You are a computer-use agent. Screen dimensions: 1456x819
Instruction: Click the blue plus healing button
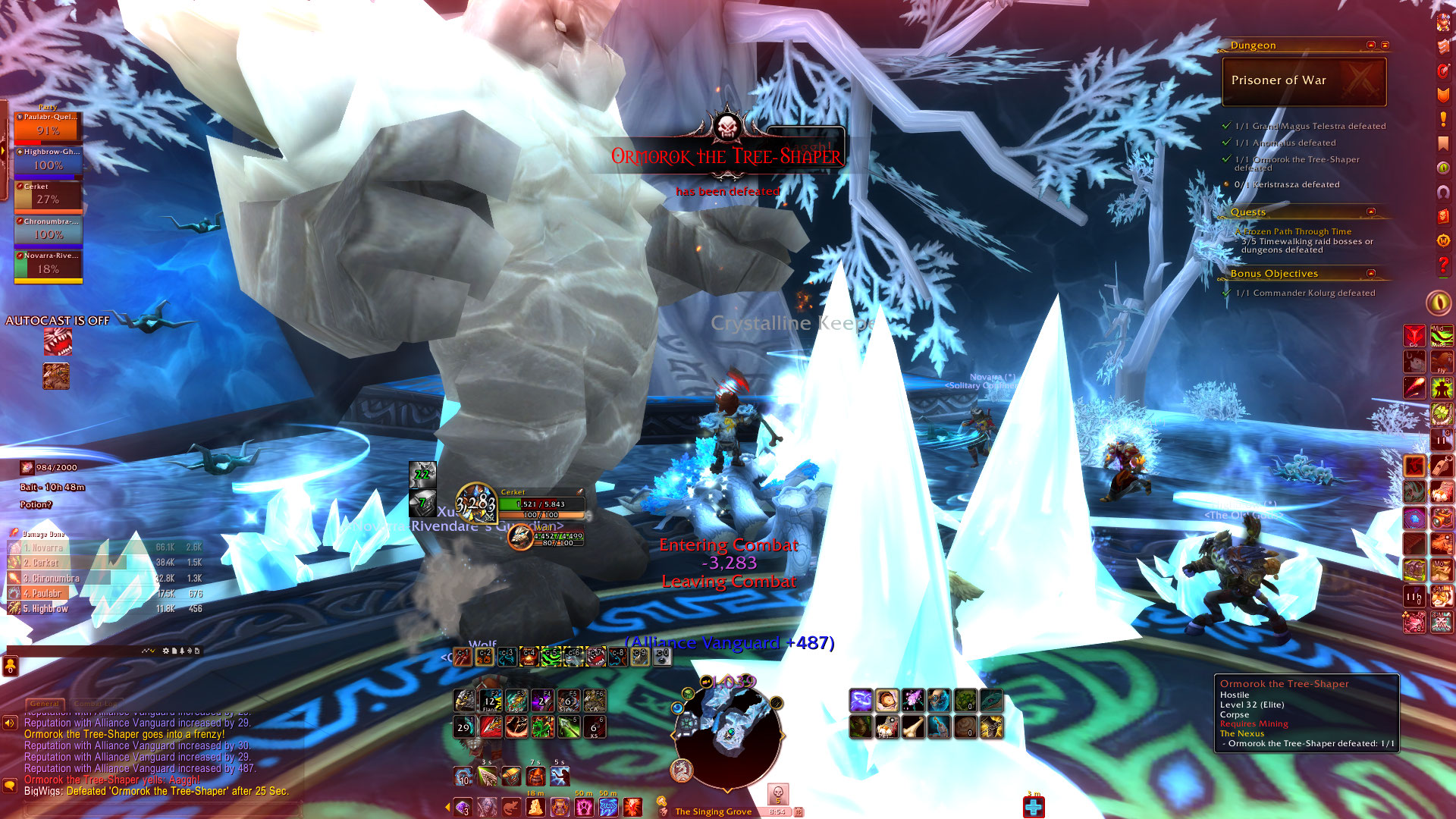[1033, 808]
